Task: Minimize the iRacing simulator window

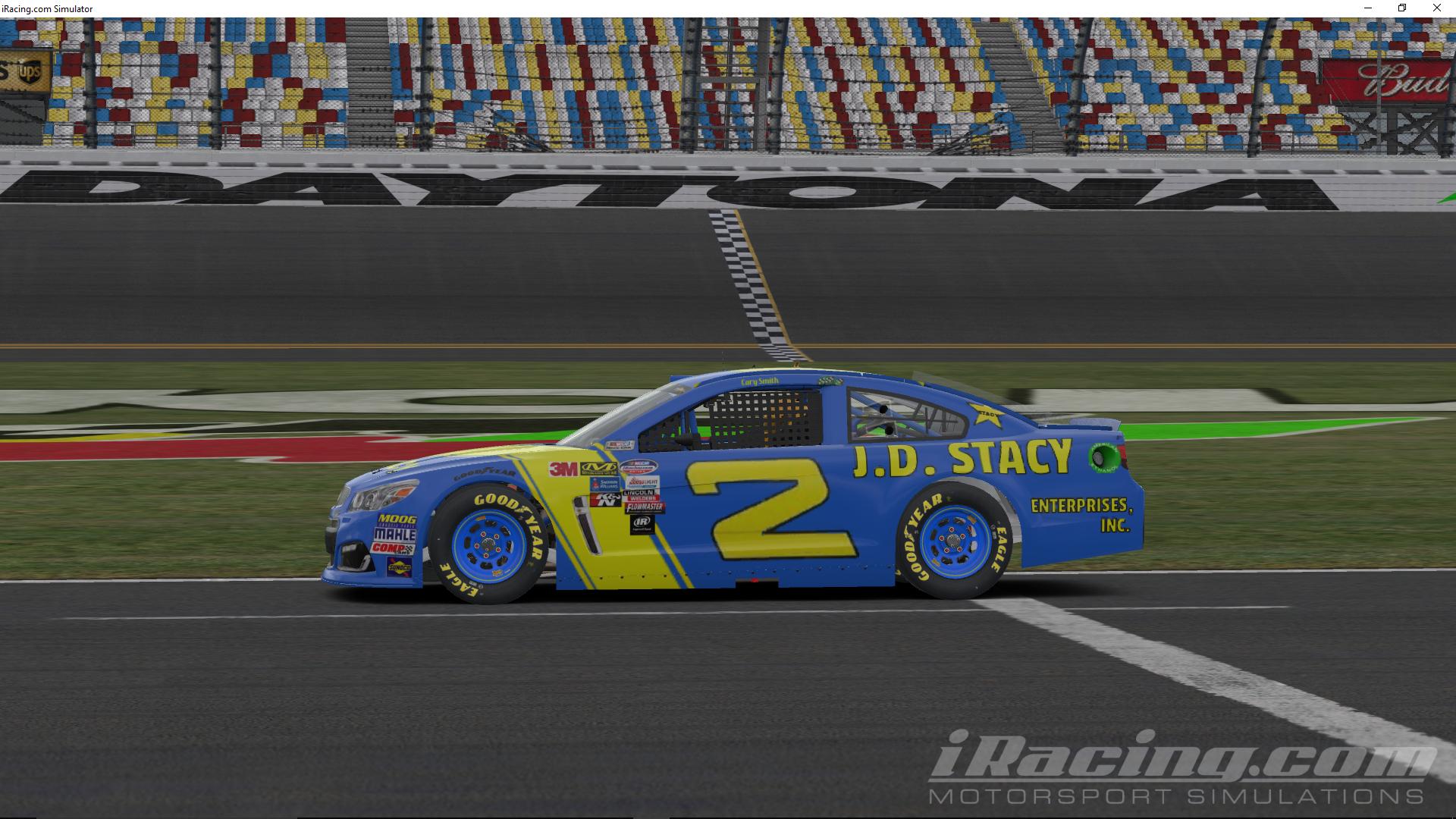Action: coord(1368,8)
